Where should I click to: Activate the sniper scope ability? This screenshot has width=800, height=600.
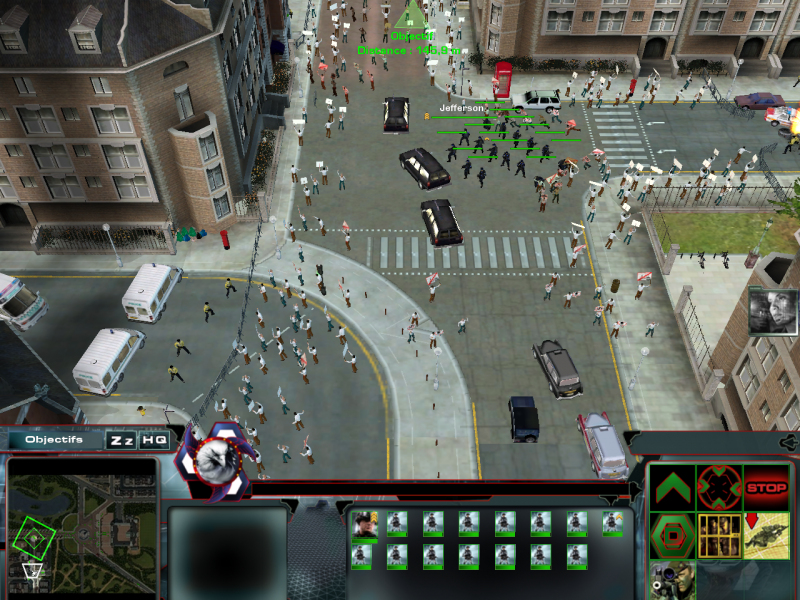coord(671,580)
